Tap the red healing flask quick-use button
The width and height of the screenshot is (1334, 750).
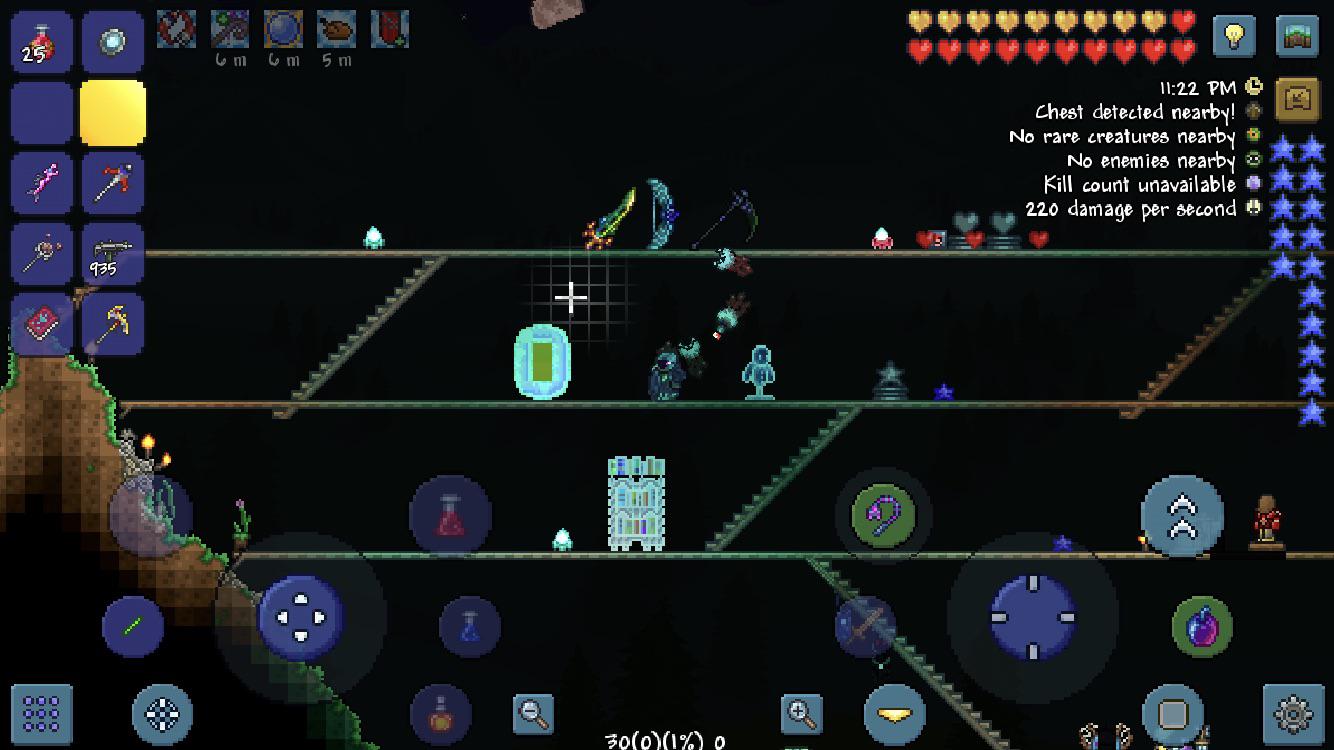pyautogui.click(x=449, y=513)
